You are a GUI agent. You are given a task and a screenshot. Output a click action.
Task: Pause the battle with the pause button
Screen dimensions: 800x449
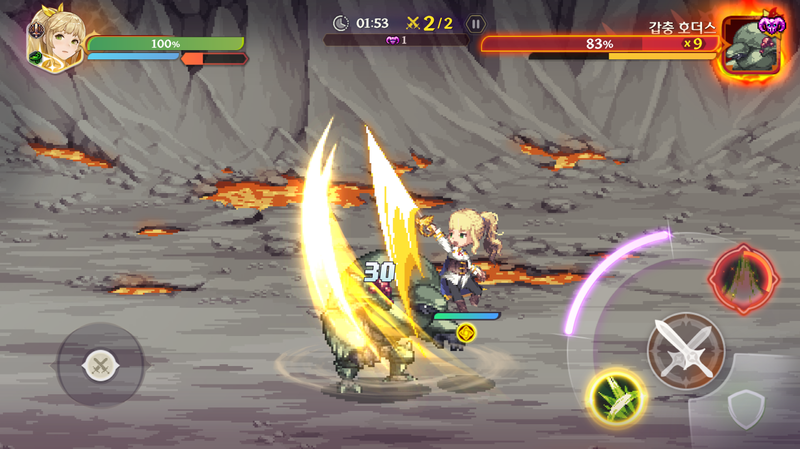pyautogui.click(x=476, y=23)
